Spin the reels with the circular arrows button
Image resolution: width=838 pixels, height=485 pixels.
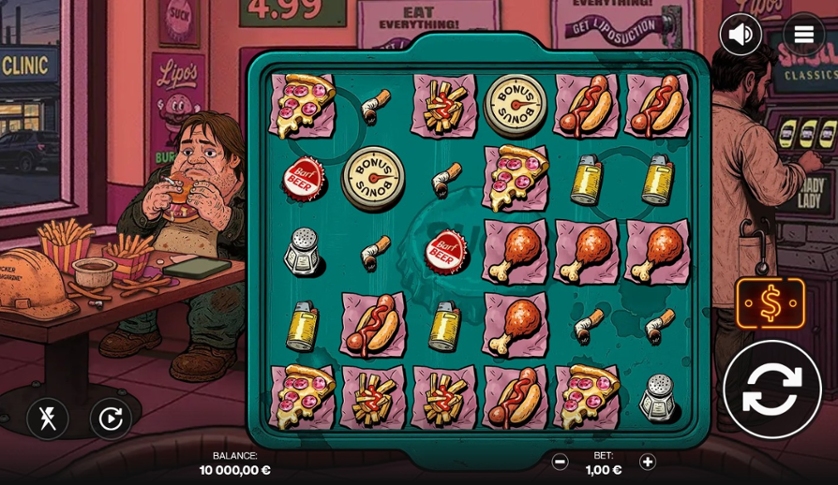pyautogui.click(x=772, y=389)
